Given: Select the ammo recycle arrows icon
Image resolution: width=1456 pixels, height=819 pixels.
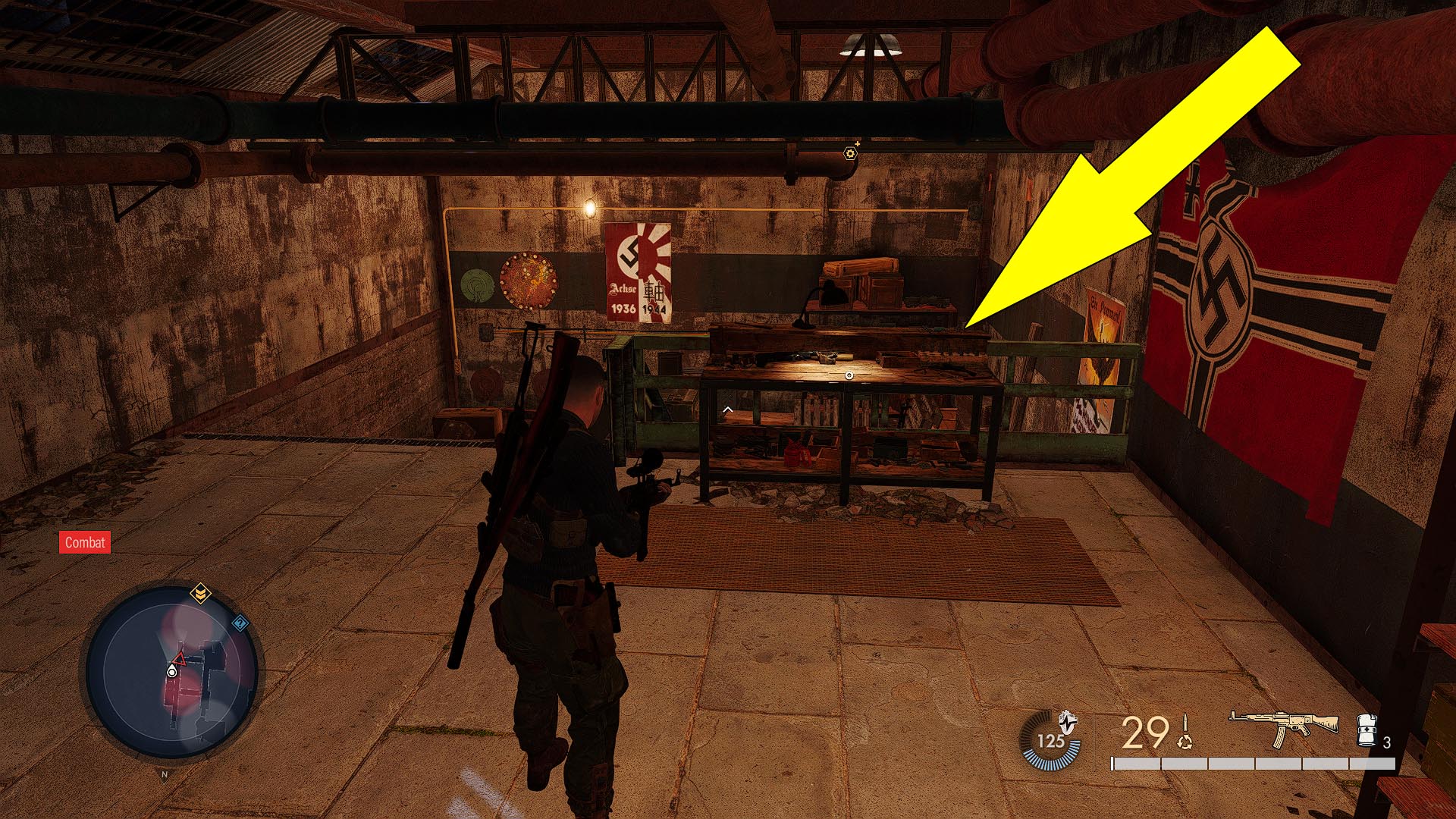Looking at the screenshot, I should (x=1184, y=742).
